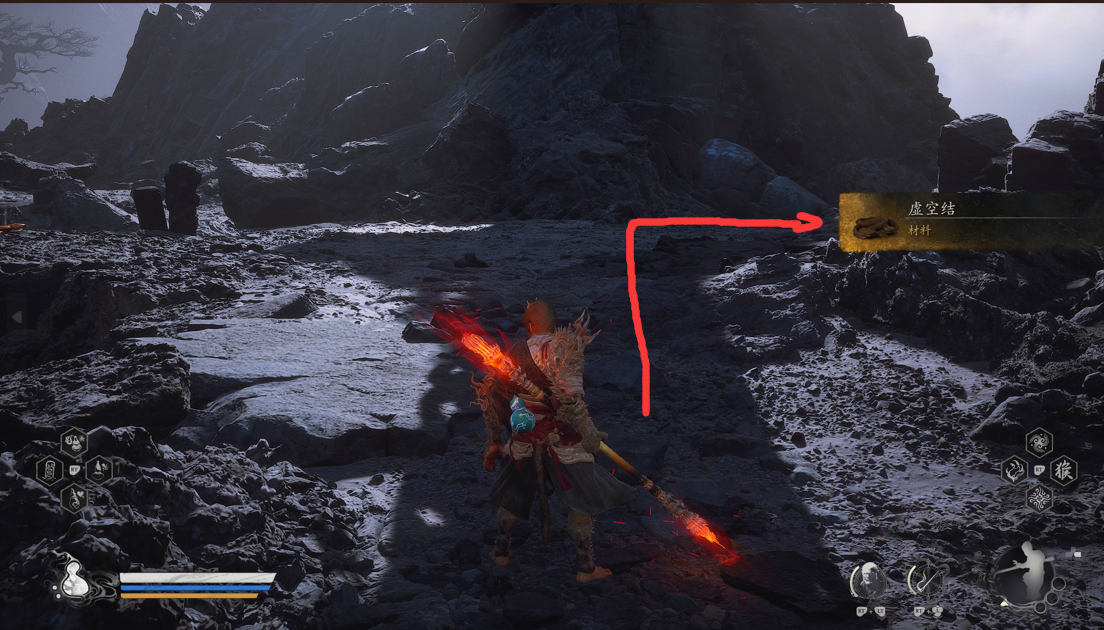Select the staff vessel skill icon
1104x630 pixels.
tap(927, 580)
